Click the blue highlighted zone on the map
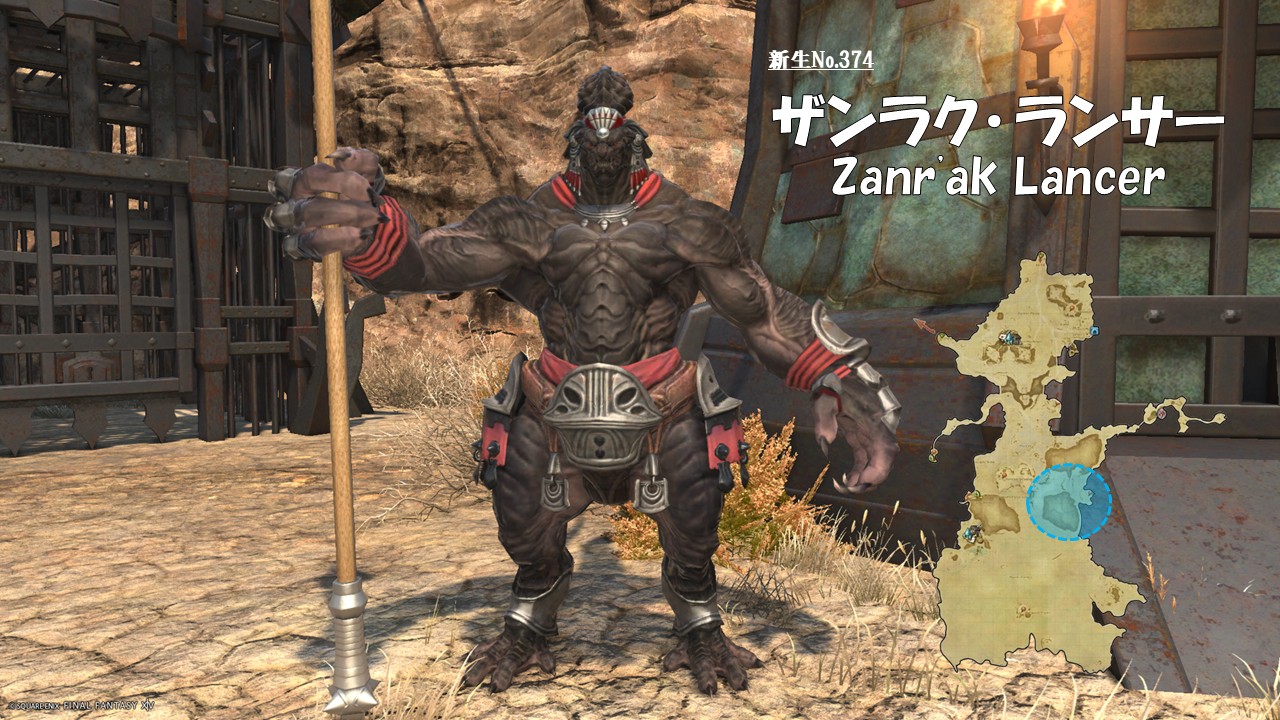The height and width of the screenshot is (720, 1280). pos(1068,501)
